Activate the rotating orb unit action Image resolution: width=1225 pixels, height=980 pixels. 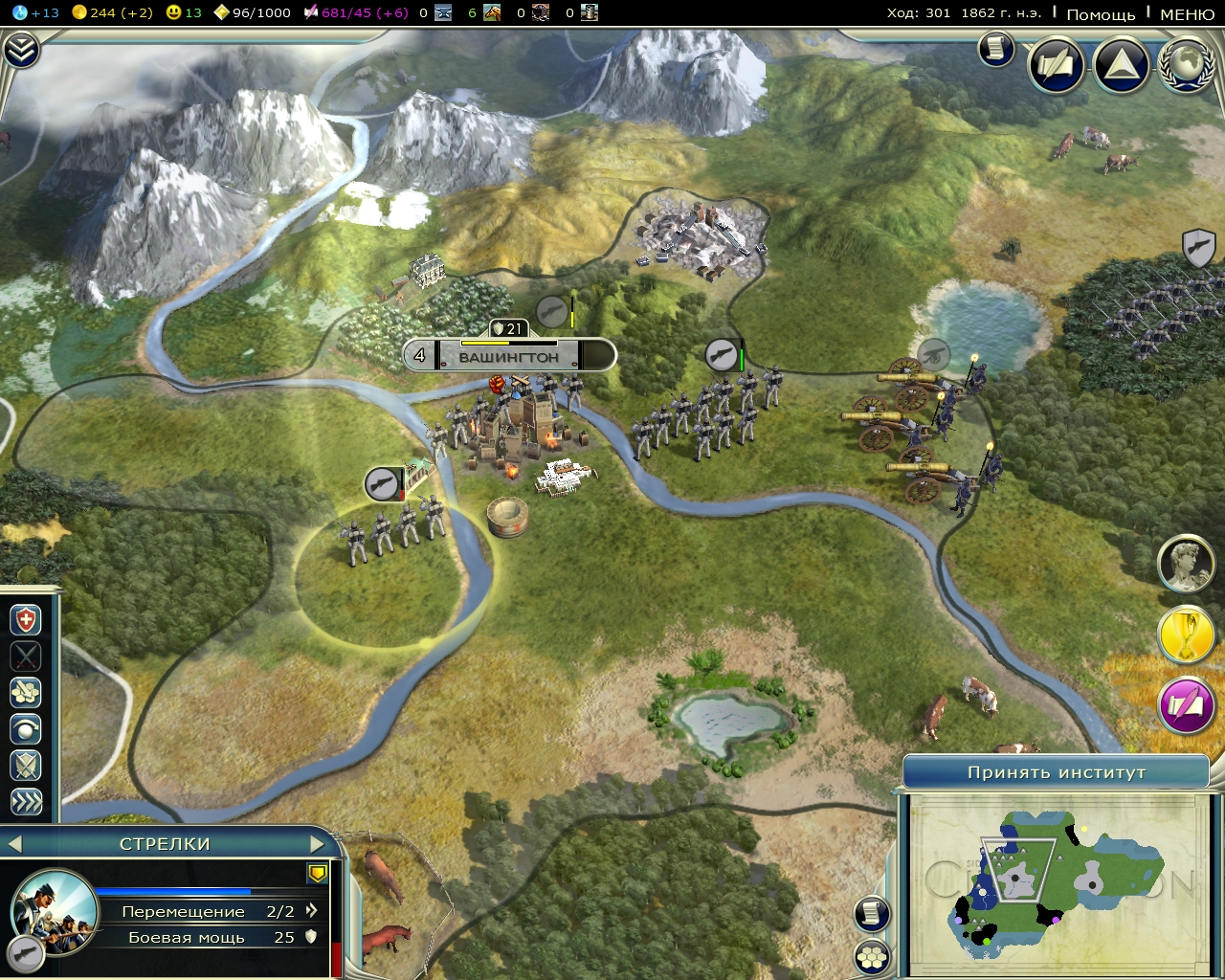tap(26, 729)
